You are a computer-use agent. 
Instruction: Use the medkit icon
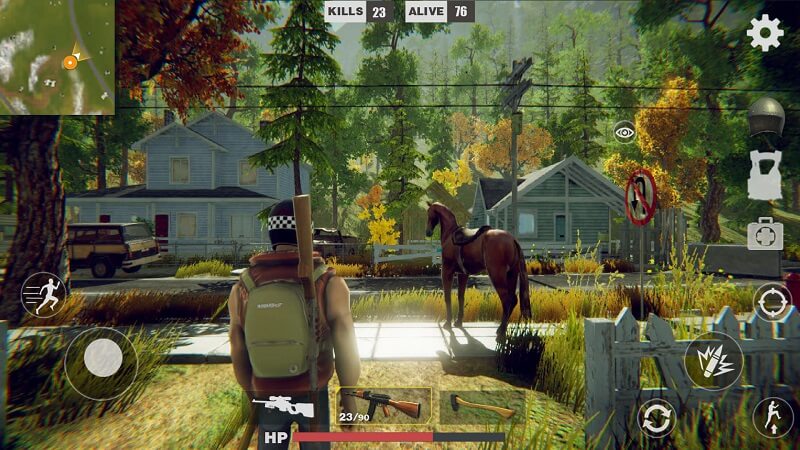(765, 233)
